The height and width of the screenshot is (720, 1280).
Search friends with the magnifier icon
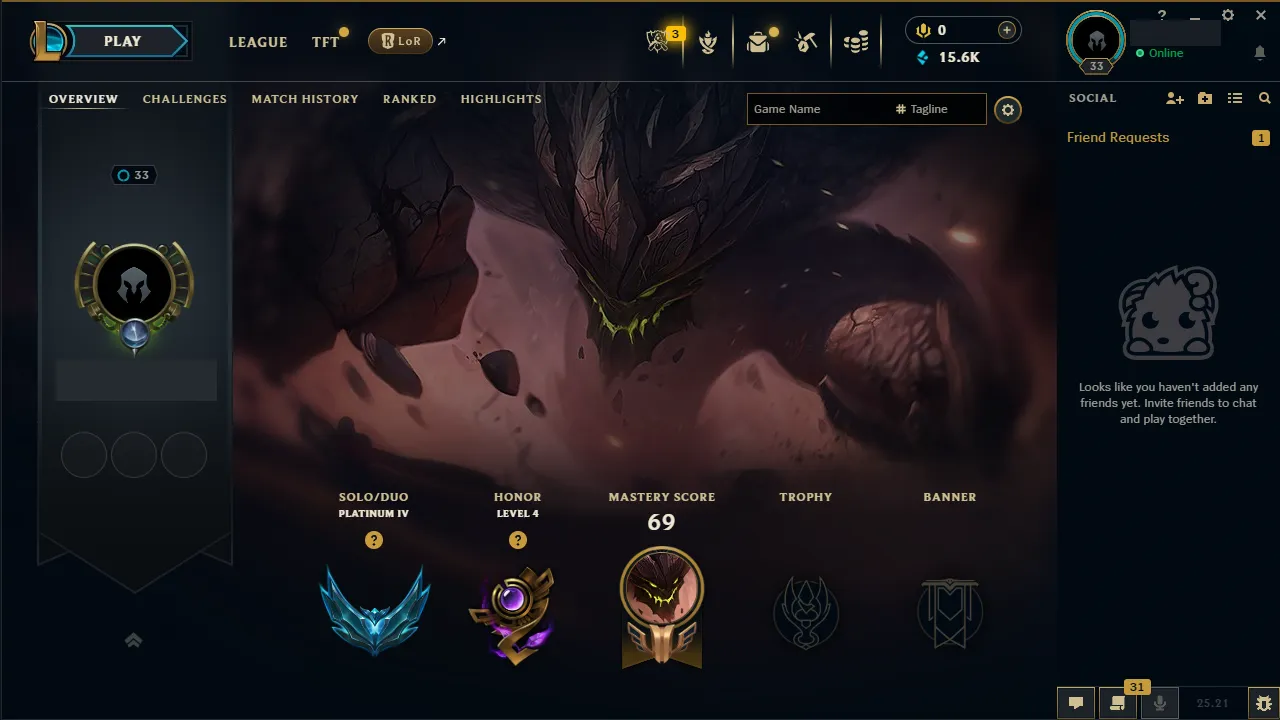point(1263,97)
